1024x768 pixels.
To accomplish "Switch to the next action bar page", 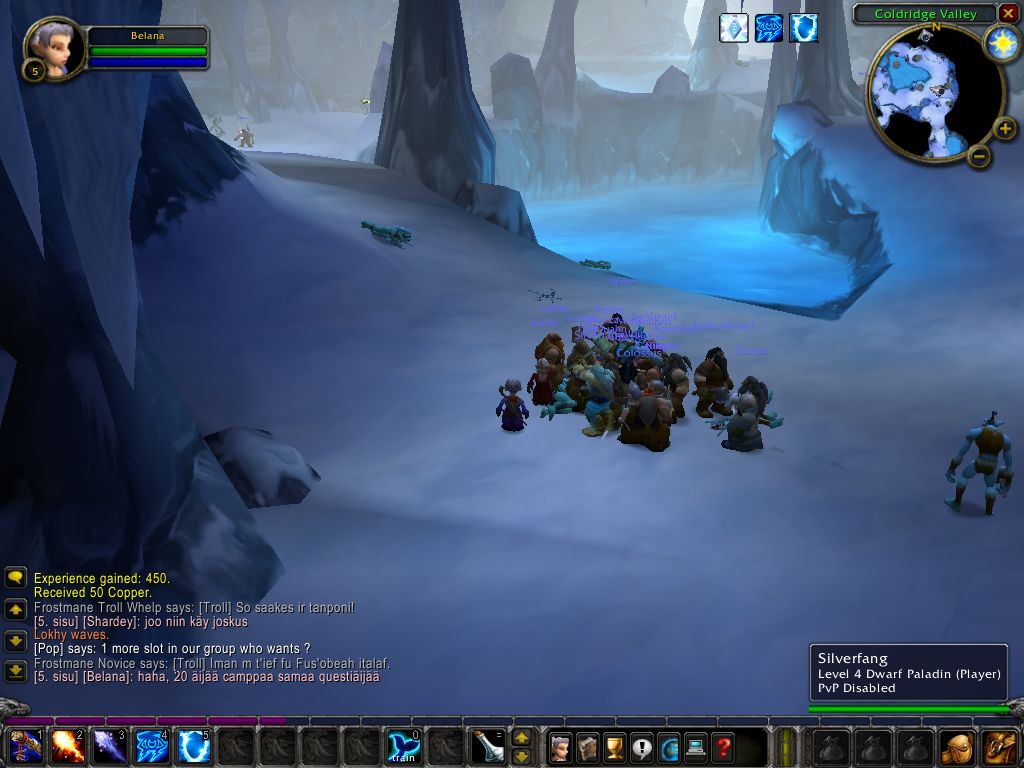I will coord(521,738).
